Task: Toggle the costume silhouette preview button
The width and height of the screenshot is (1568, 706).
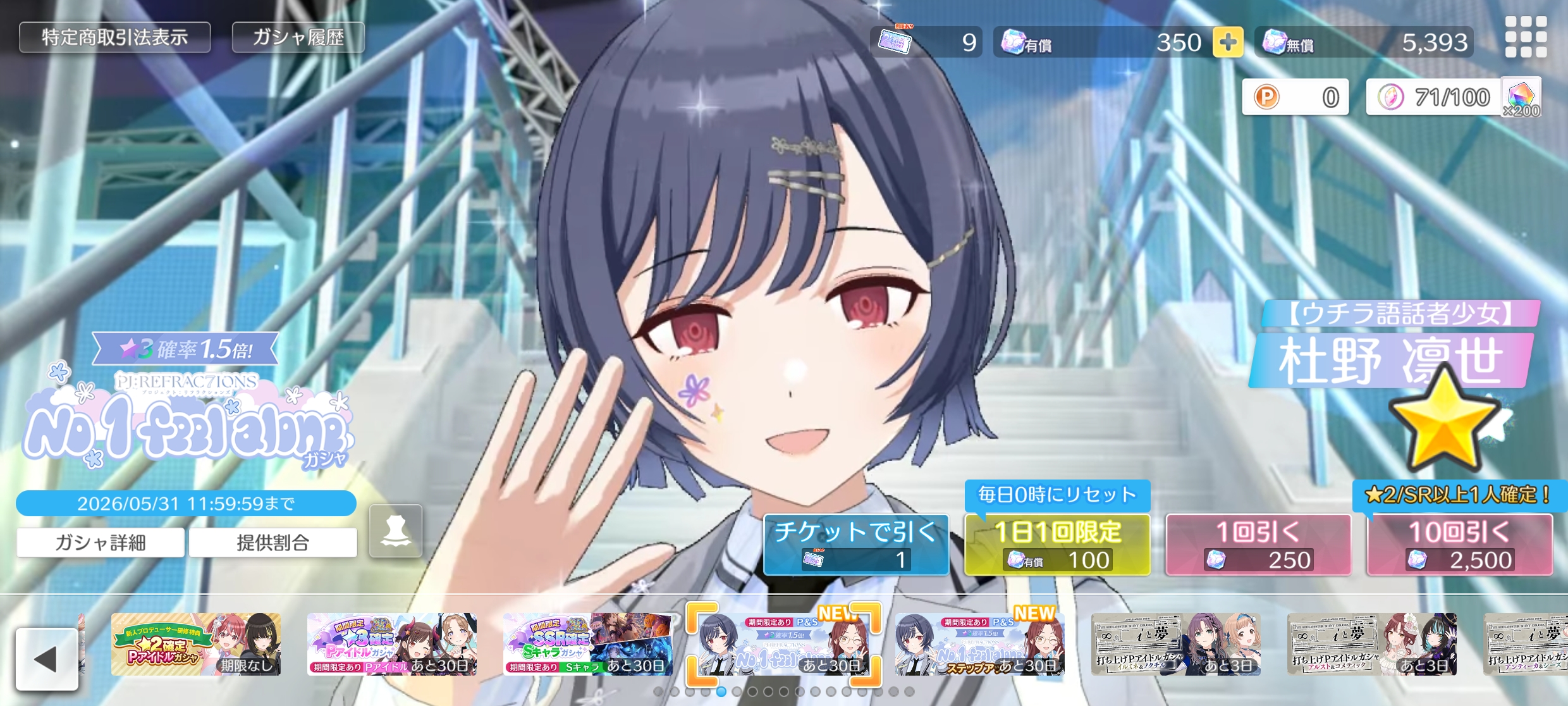Action: pyautogui.click(x=396, y=531)
